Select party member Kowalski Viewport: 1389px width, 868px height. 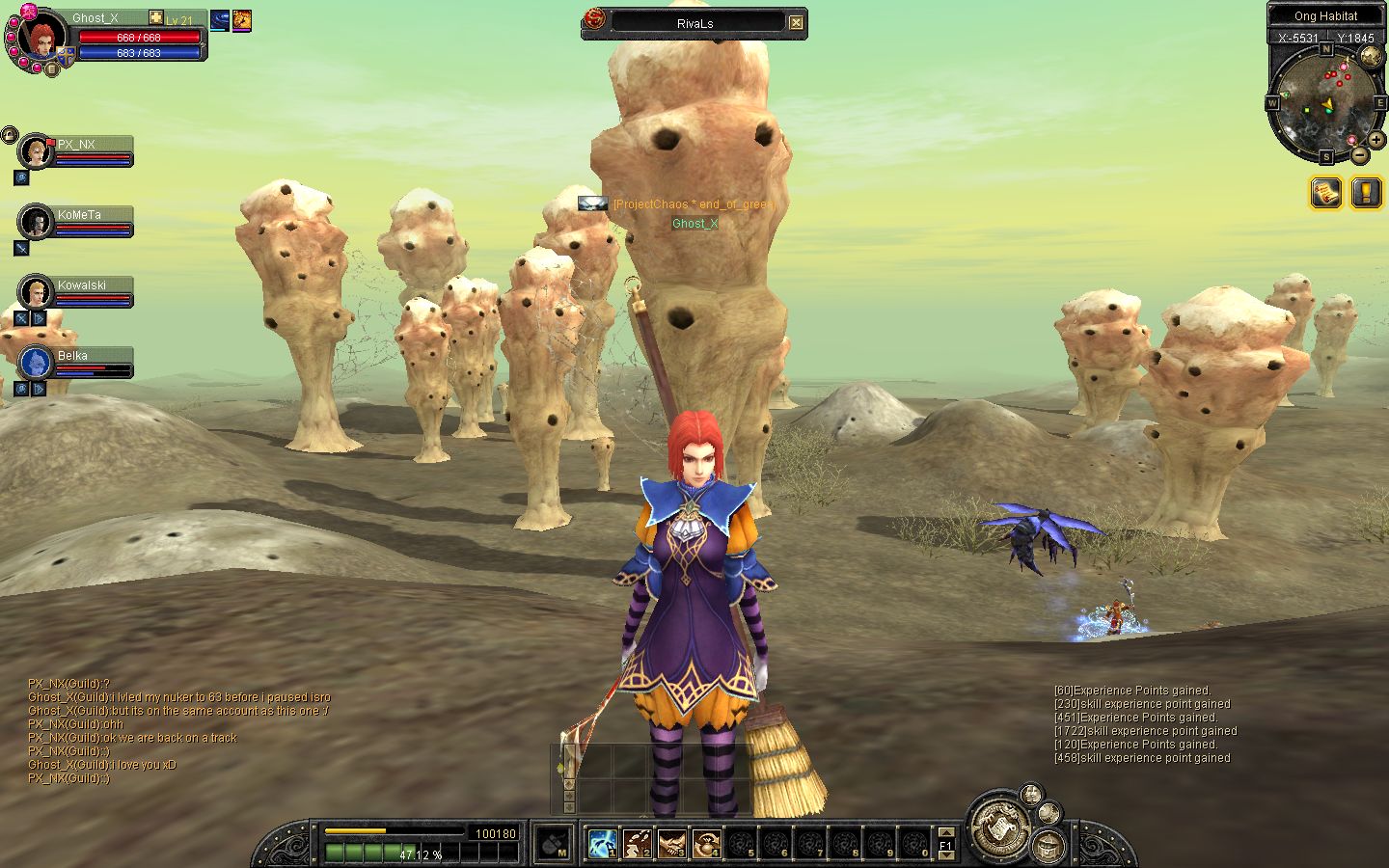37,292
